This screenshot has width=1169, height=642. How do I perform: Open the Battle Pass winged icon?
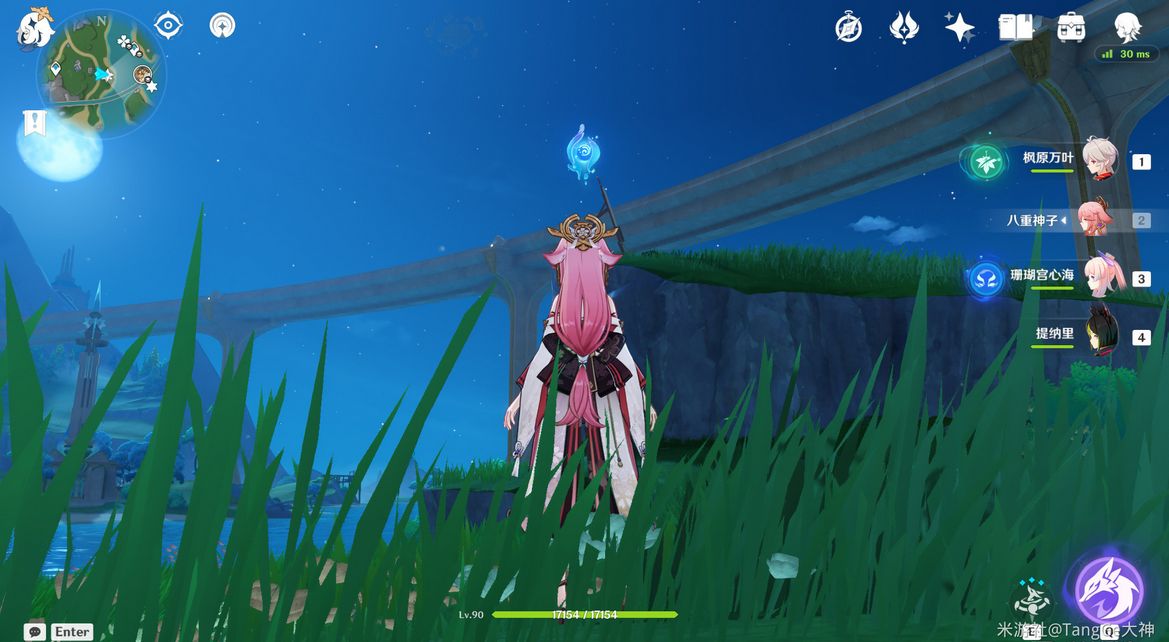(904, 27)
